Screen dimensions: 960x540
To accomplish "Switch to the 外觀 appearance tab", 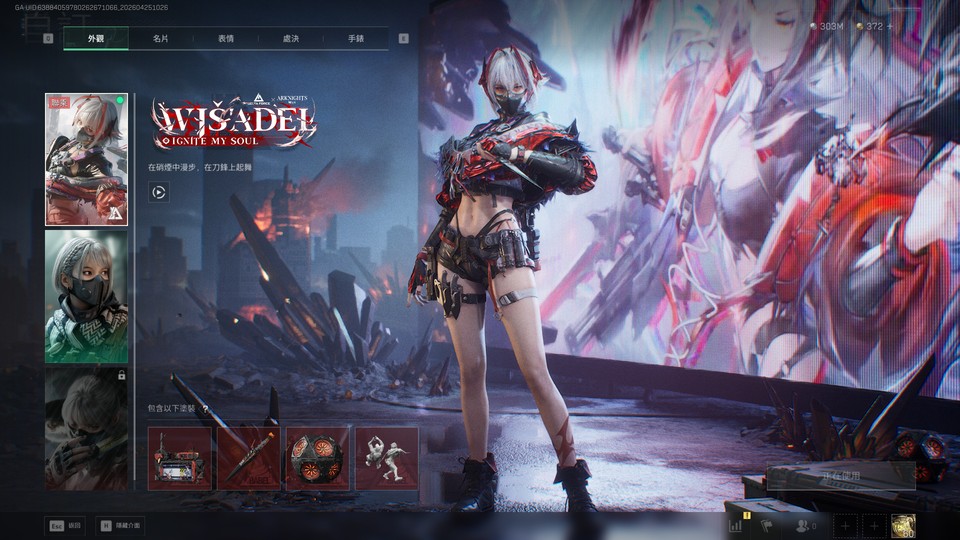I will (96, 38).
